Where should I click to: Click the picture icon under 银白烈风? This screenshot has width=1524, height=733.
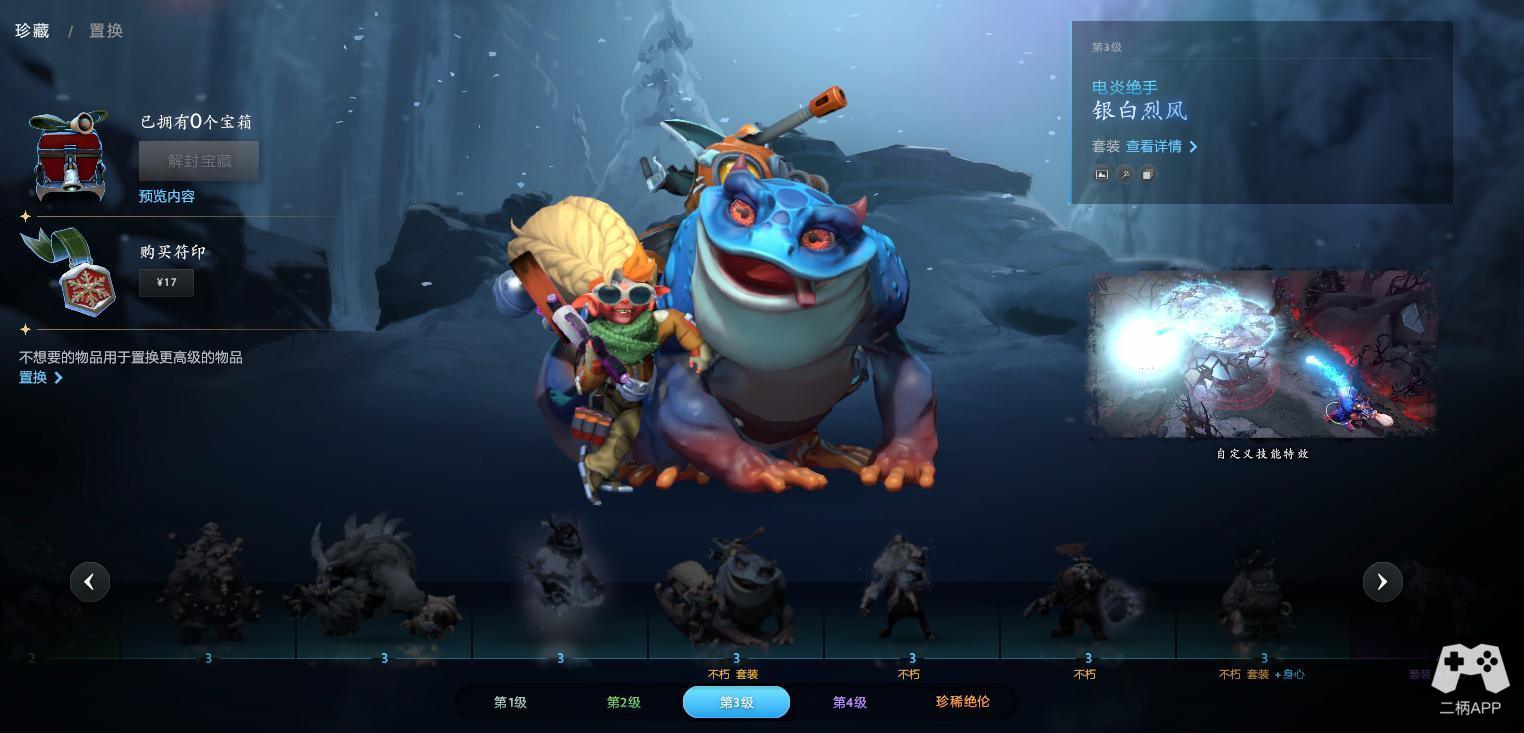coord(1101,174)
